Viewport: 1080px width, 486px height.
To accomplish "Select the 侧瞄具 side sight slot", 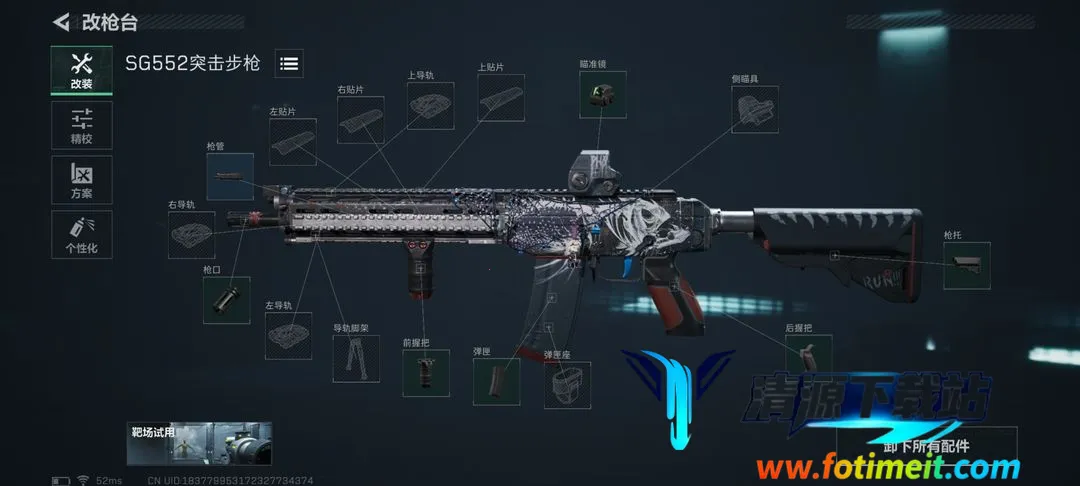I will (756, 109).
